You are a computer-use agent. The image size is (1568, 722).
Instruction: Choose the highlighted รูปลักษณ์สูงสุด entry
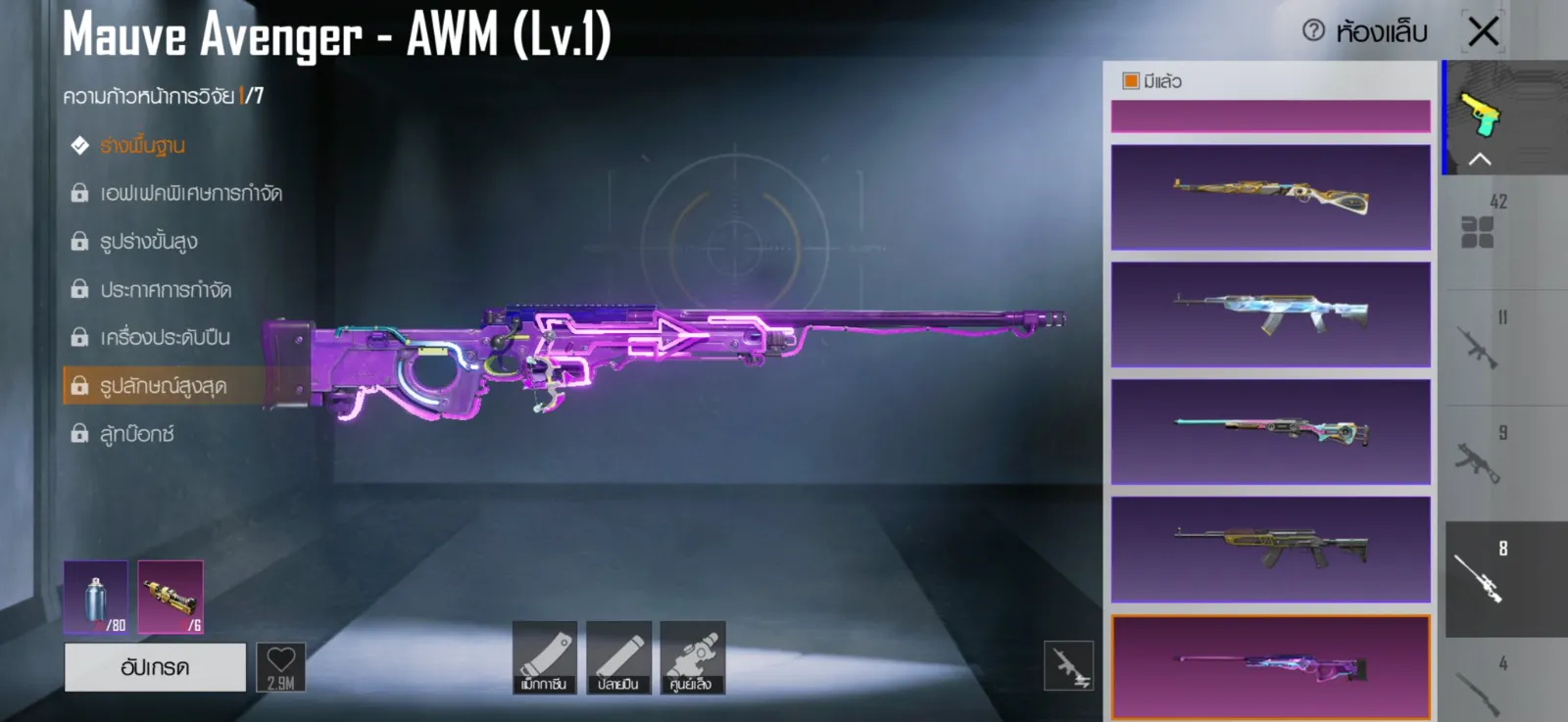(163, 386)
